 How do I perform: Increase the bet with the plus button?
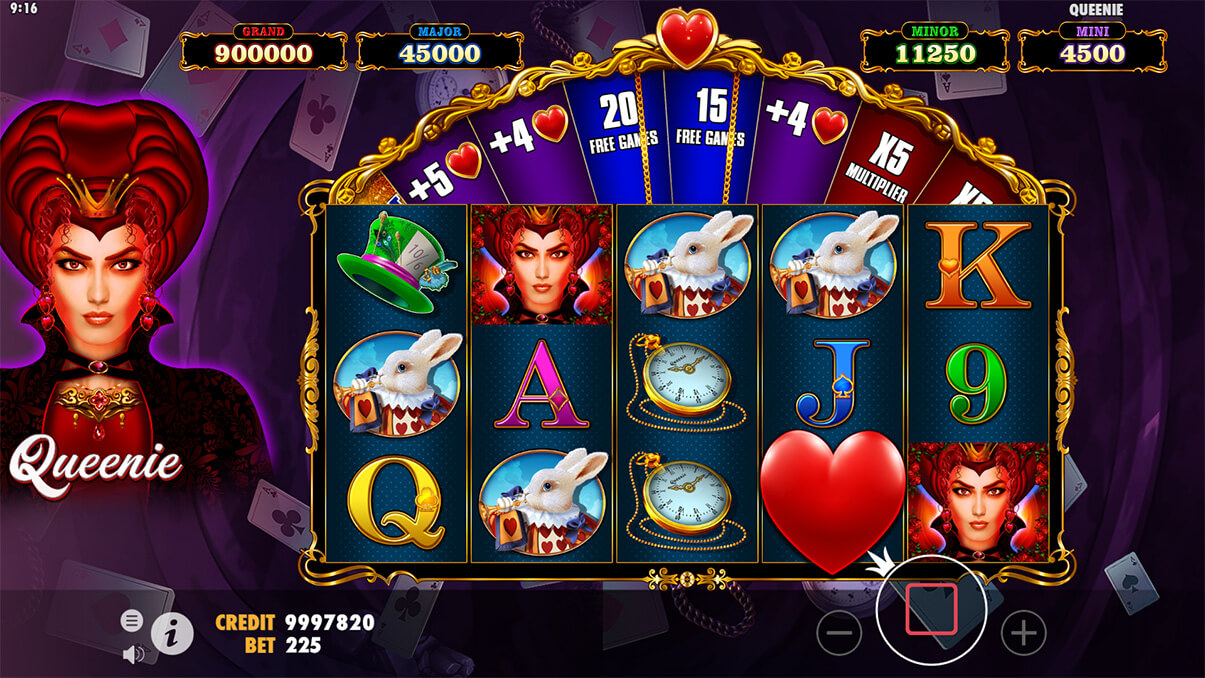point(1023,632)
